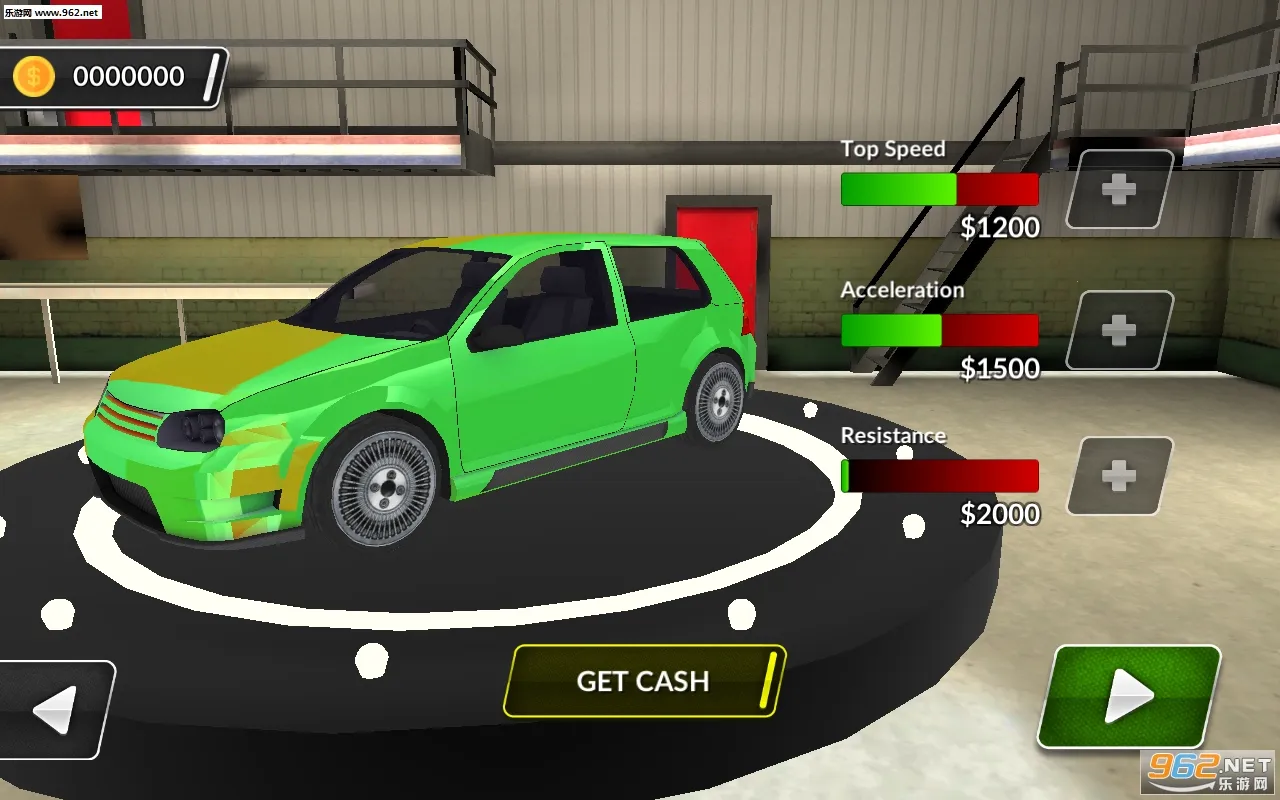Select the Top Speed label
The height and width of the screenshot is (800, 1280).
(893, 148)
